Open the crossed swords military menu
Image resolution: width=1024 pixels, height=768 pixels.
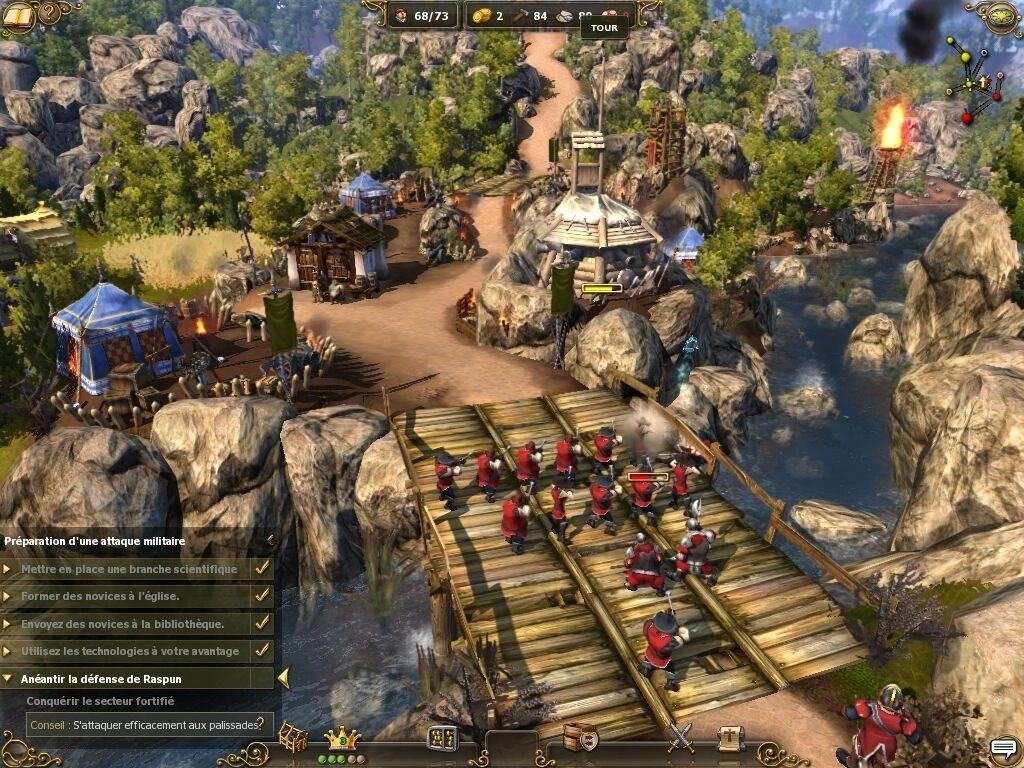point(680,737)
